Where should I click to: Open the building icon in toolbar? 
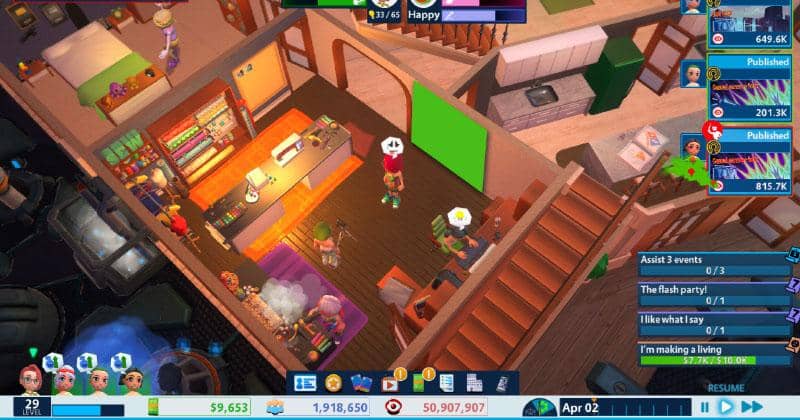(474, 383)
